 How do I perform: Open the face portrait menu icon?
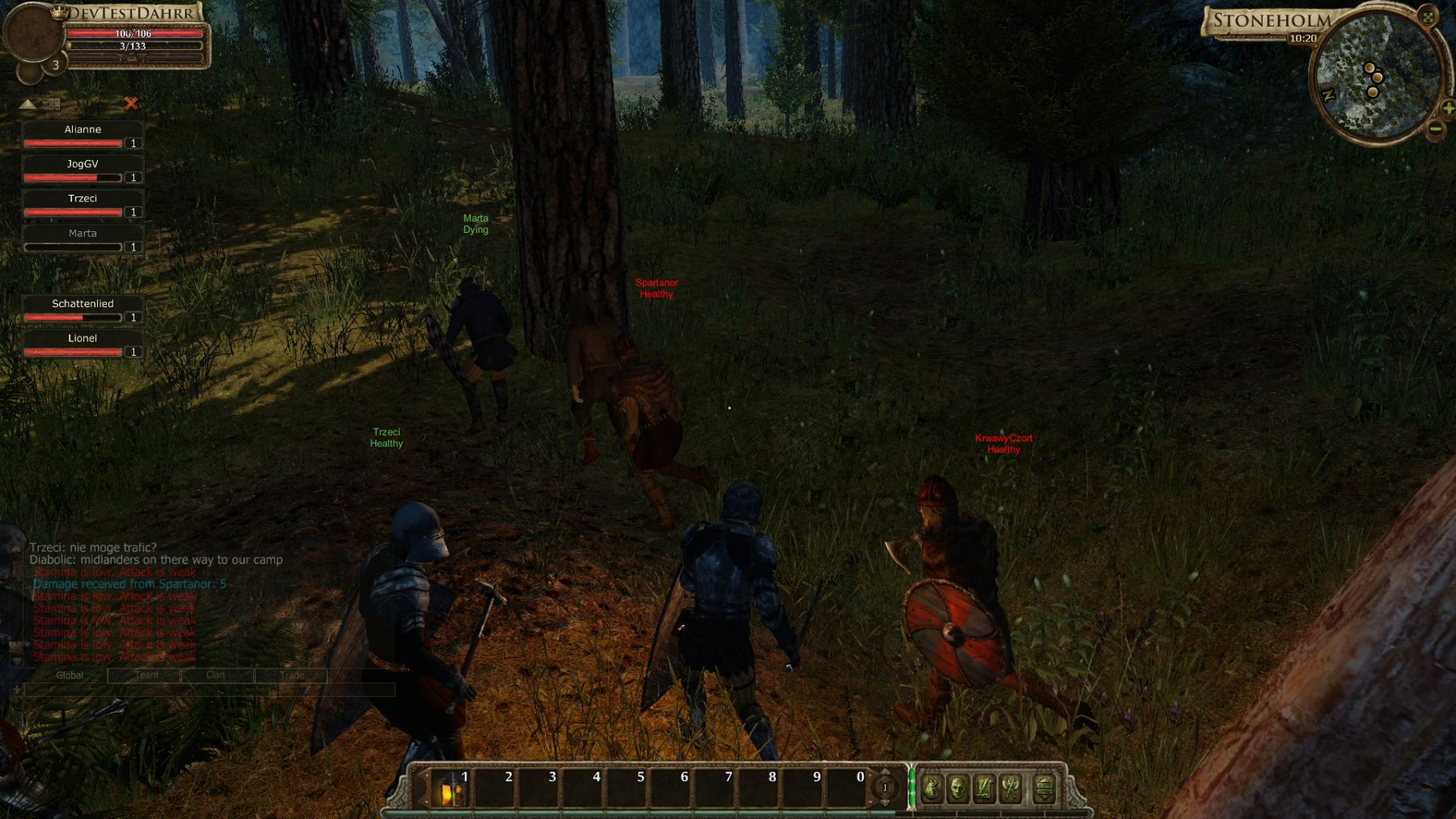957,787
